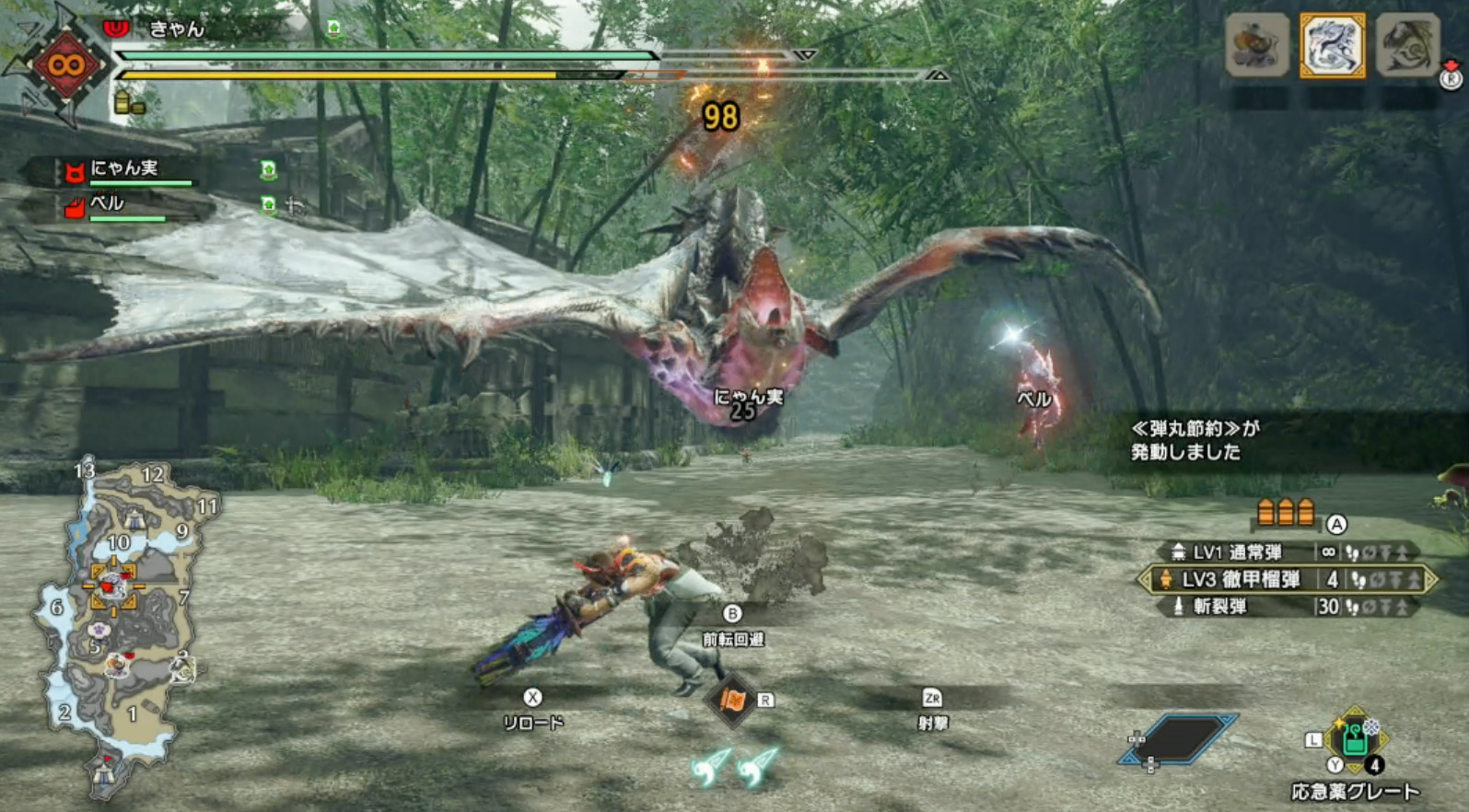This screenshot has width=1469, height=812.
Task: Click the red infinity quest timer emblem
Action: pos(65,65)
